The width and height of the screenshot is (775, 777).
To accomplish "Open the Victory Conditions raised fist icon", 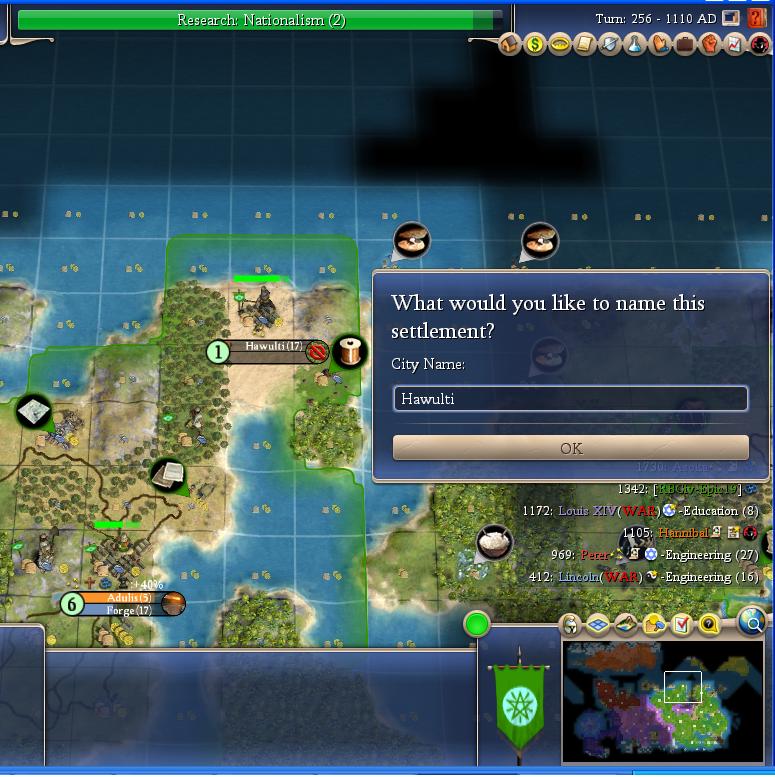I will [x=710, y=45].
